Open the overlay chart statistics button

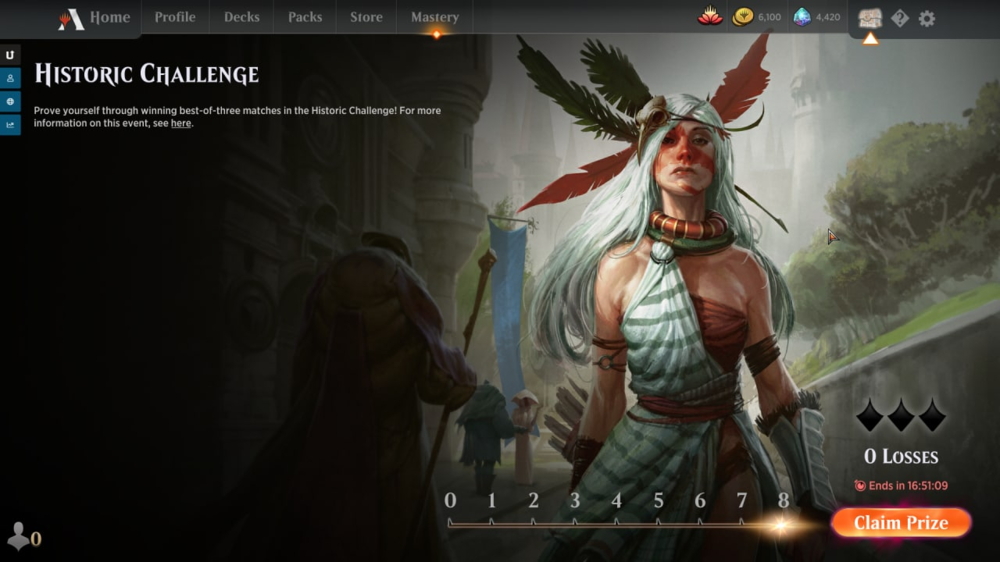[x=10, y=124]
